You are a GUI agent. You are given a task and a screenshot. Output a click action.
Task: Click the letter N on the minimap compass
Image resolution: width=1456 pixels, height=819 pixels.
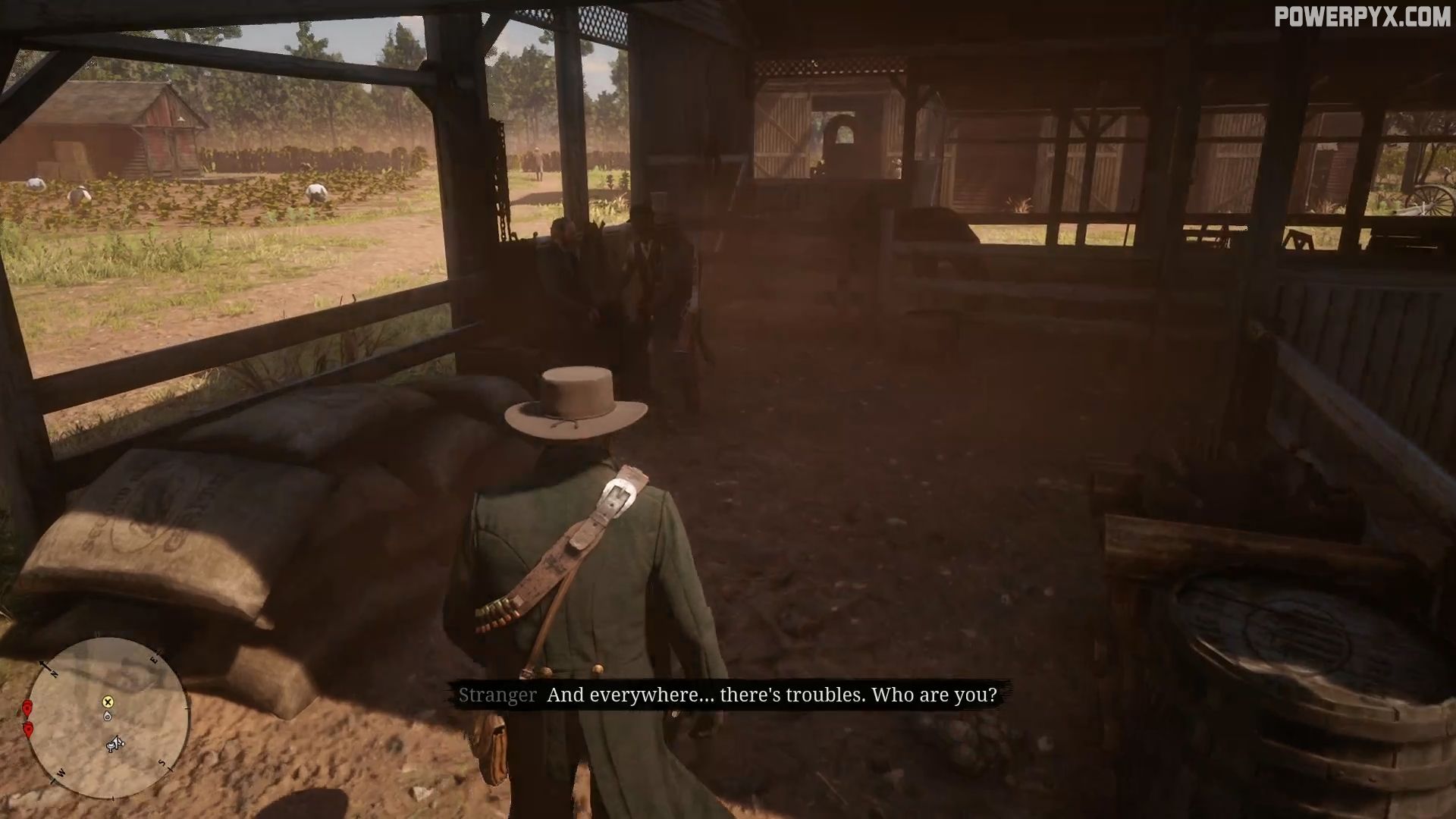(x=55, y=674)
